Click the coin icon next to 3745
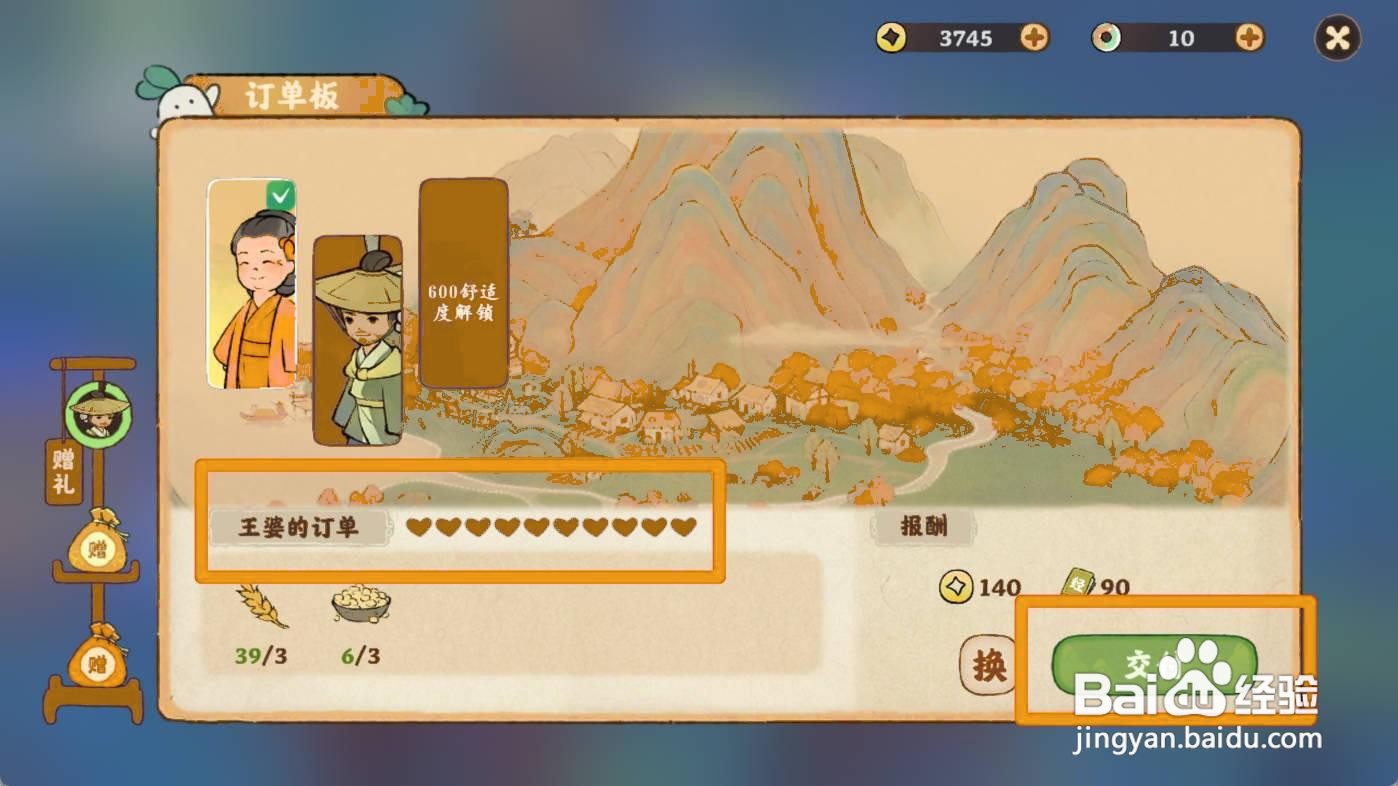Viewport: 1398px width, 786px height. 889,38
